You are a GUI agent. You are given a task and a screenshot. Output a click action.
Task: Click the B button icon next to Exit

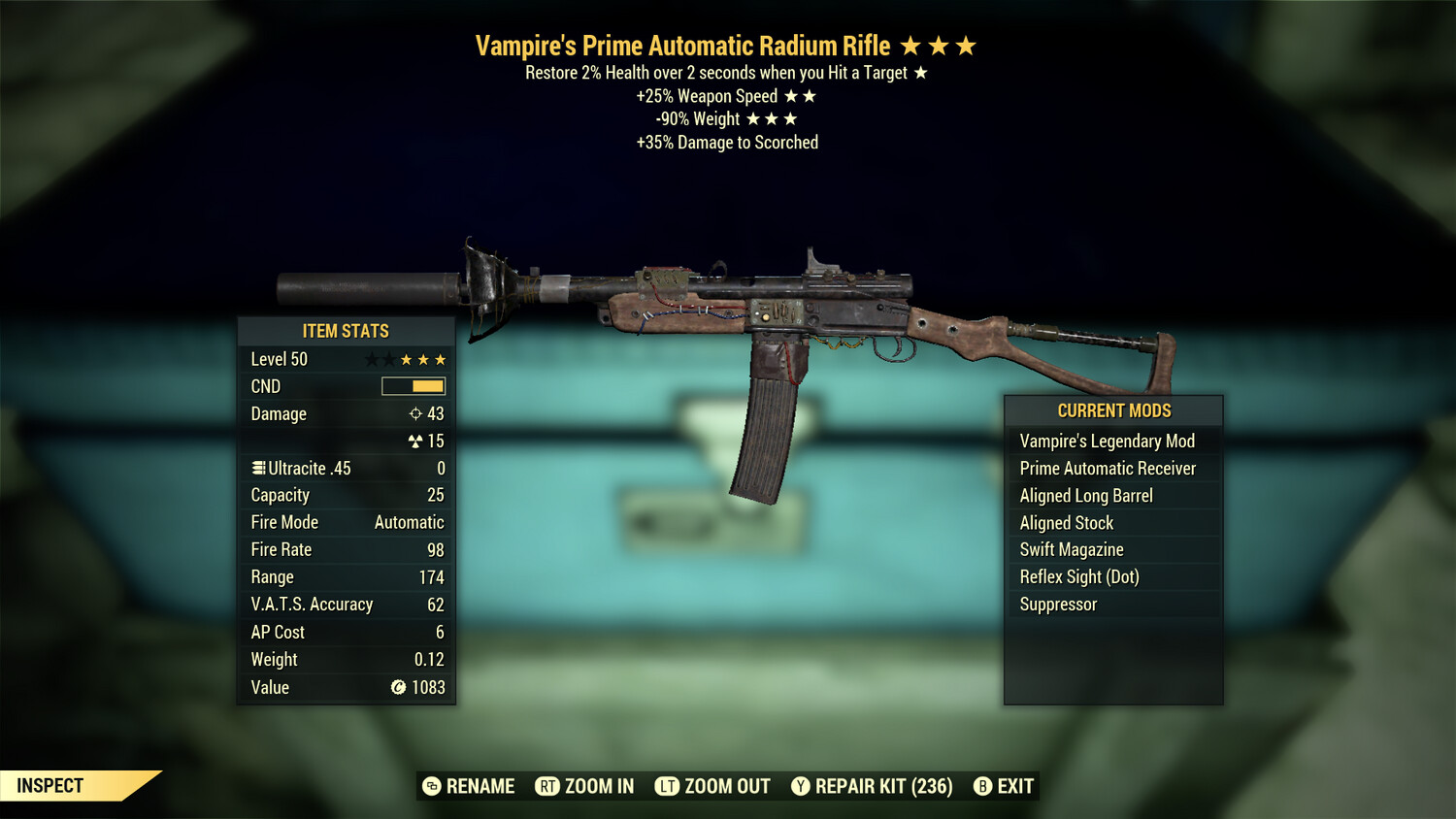(982, 786)
